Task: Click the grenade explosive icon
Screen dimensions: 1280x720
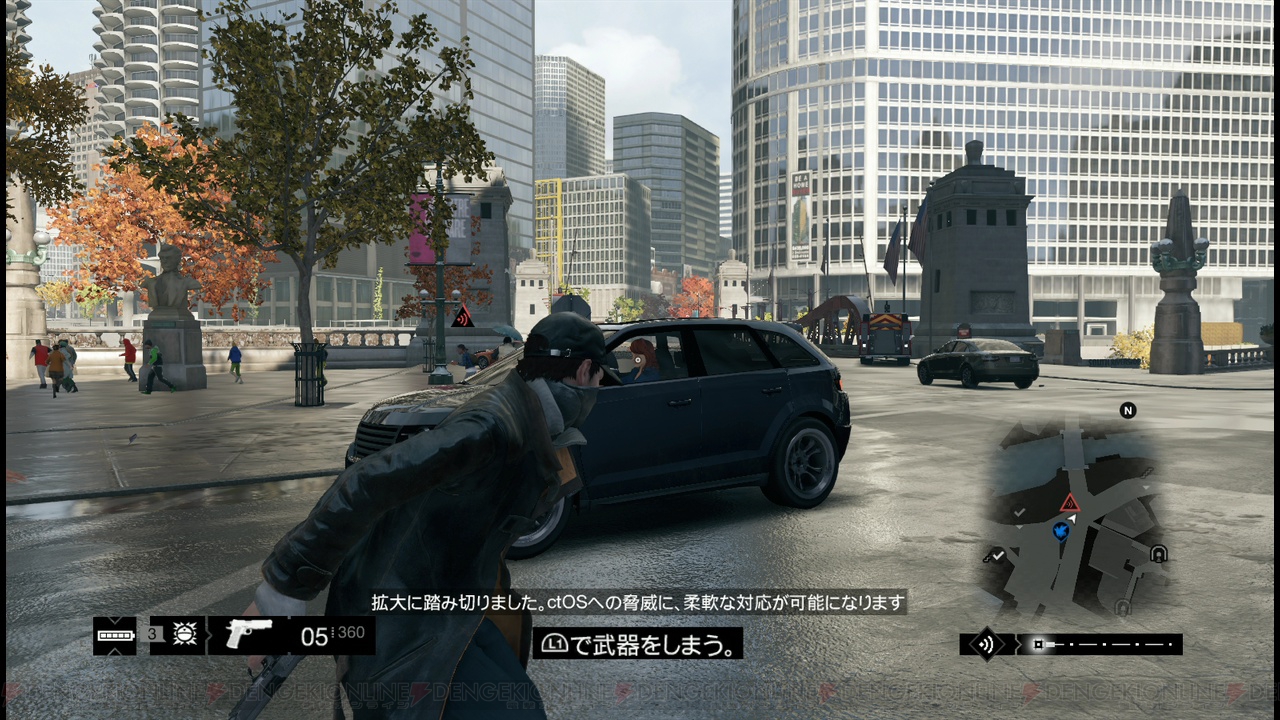Action: (x=184, y=634)
